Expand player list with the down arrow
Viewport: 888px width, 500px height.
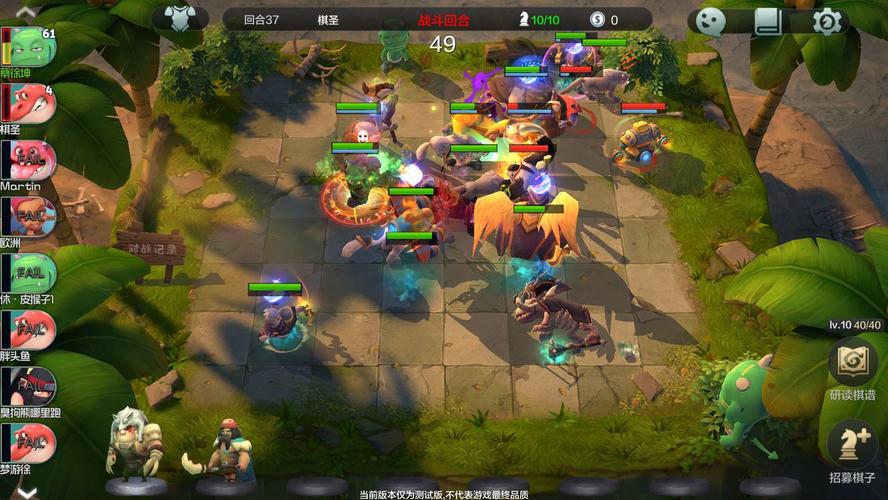click(27, 491)
